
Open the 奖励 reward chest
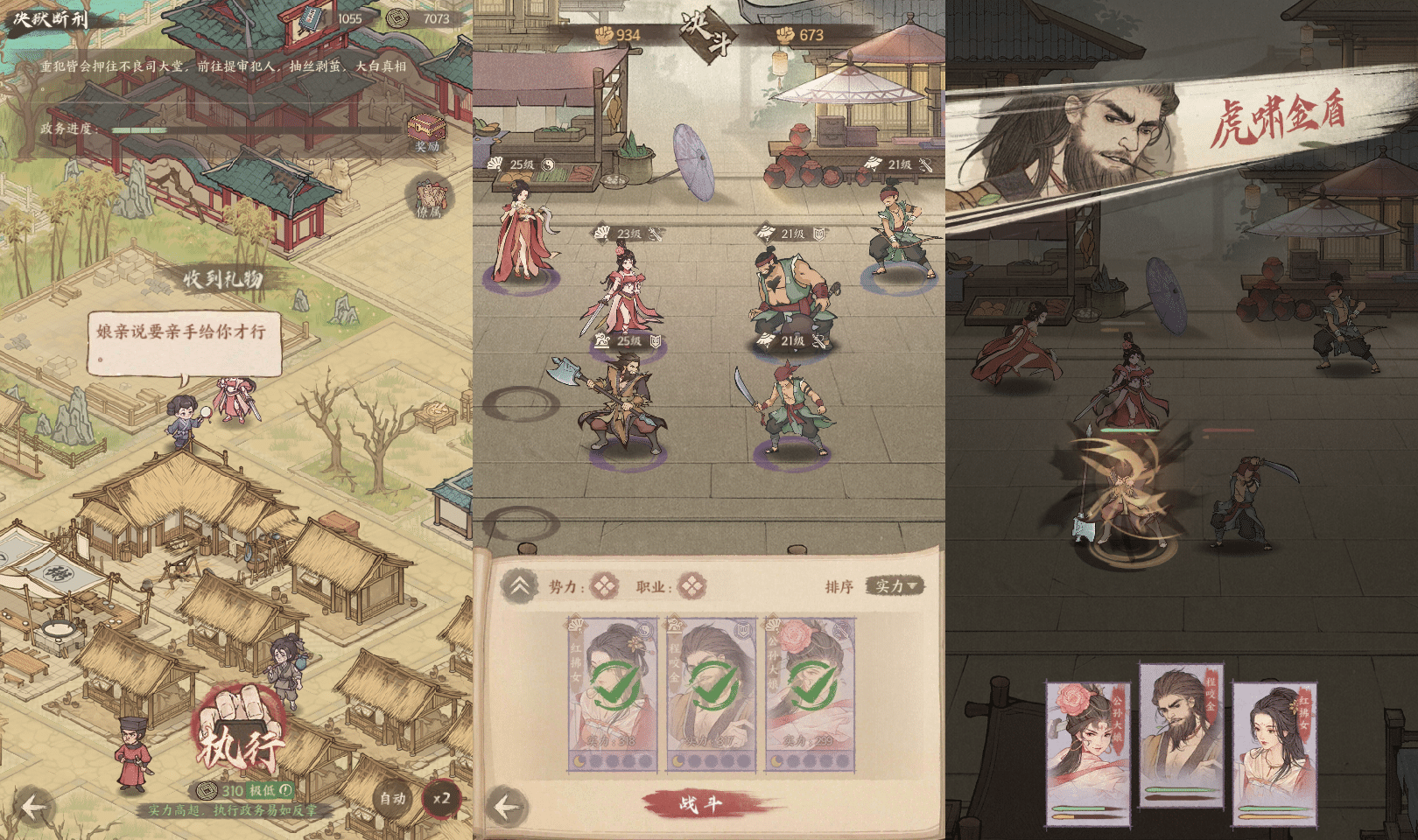(426, 132)
